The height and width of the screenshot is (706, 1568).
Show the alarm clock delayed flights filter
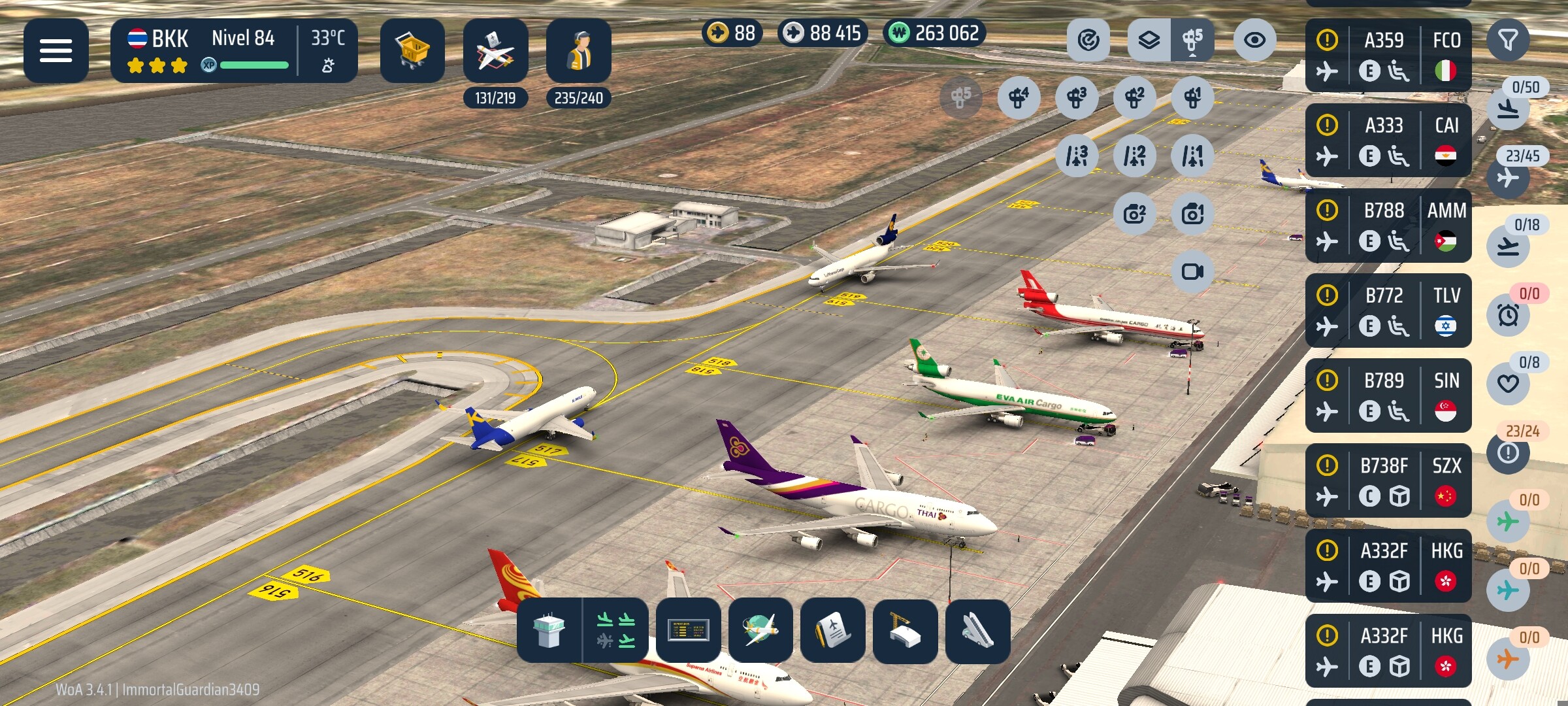click(1508, 315)
